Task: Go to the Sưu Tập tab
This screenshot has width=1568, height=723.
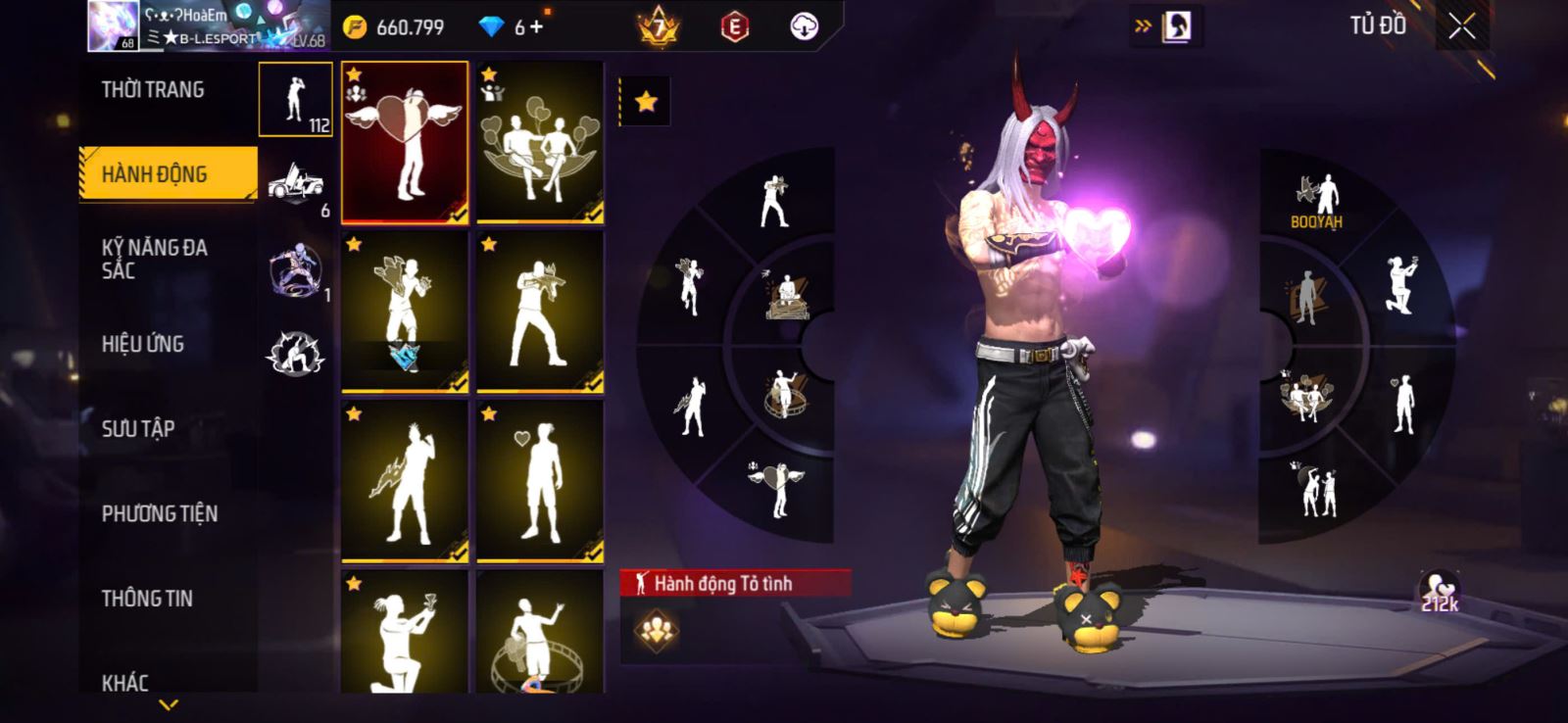Action: (138, 428)
